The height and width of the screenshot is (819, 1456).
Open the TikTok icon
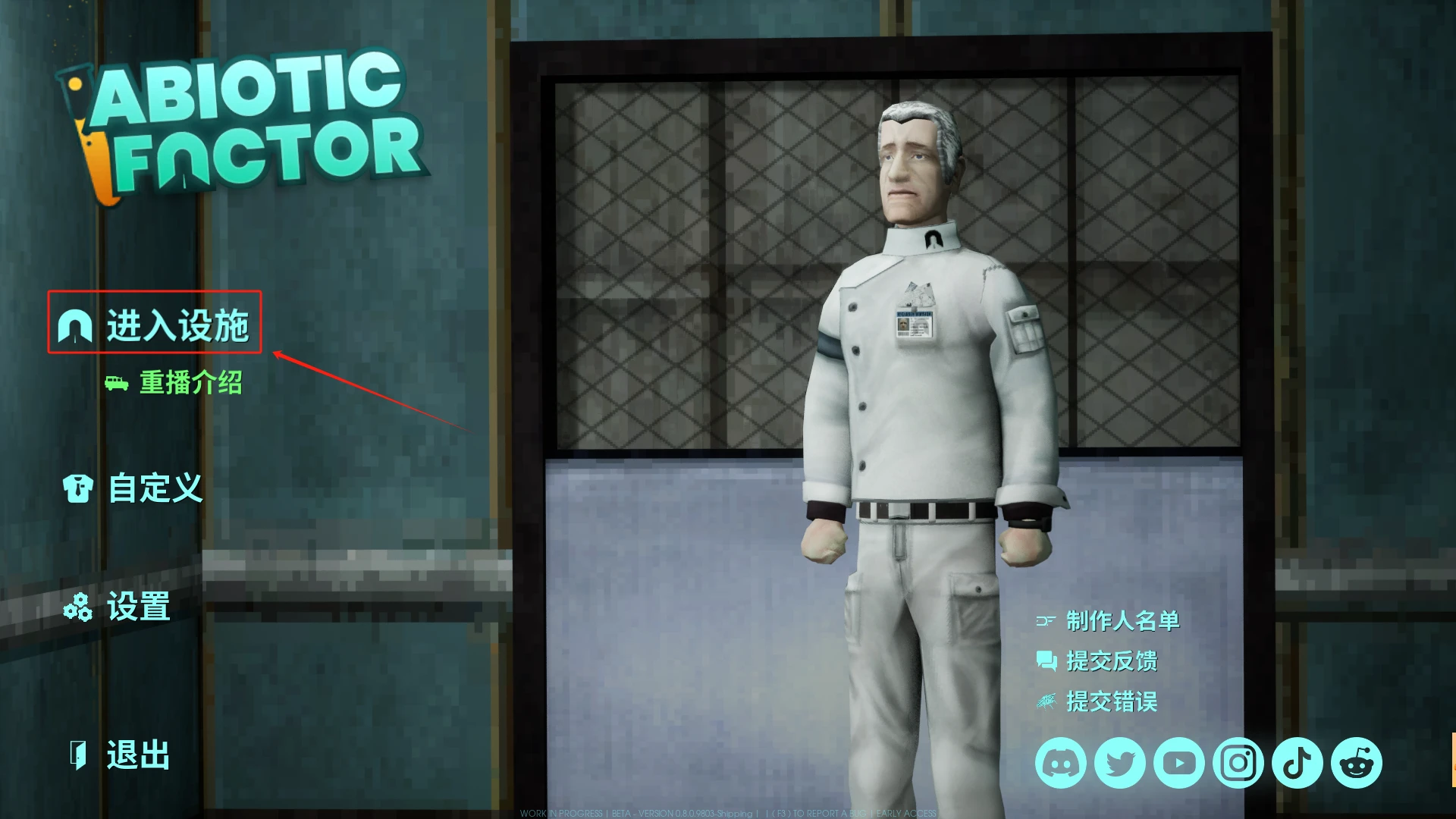[1297, 763]
